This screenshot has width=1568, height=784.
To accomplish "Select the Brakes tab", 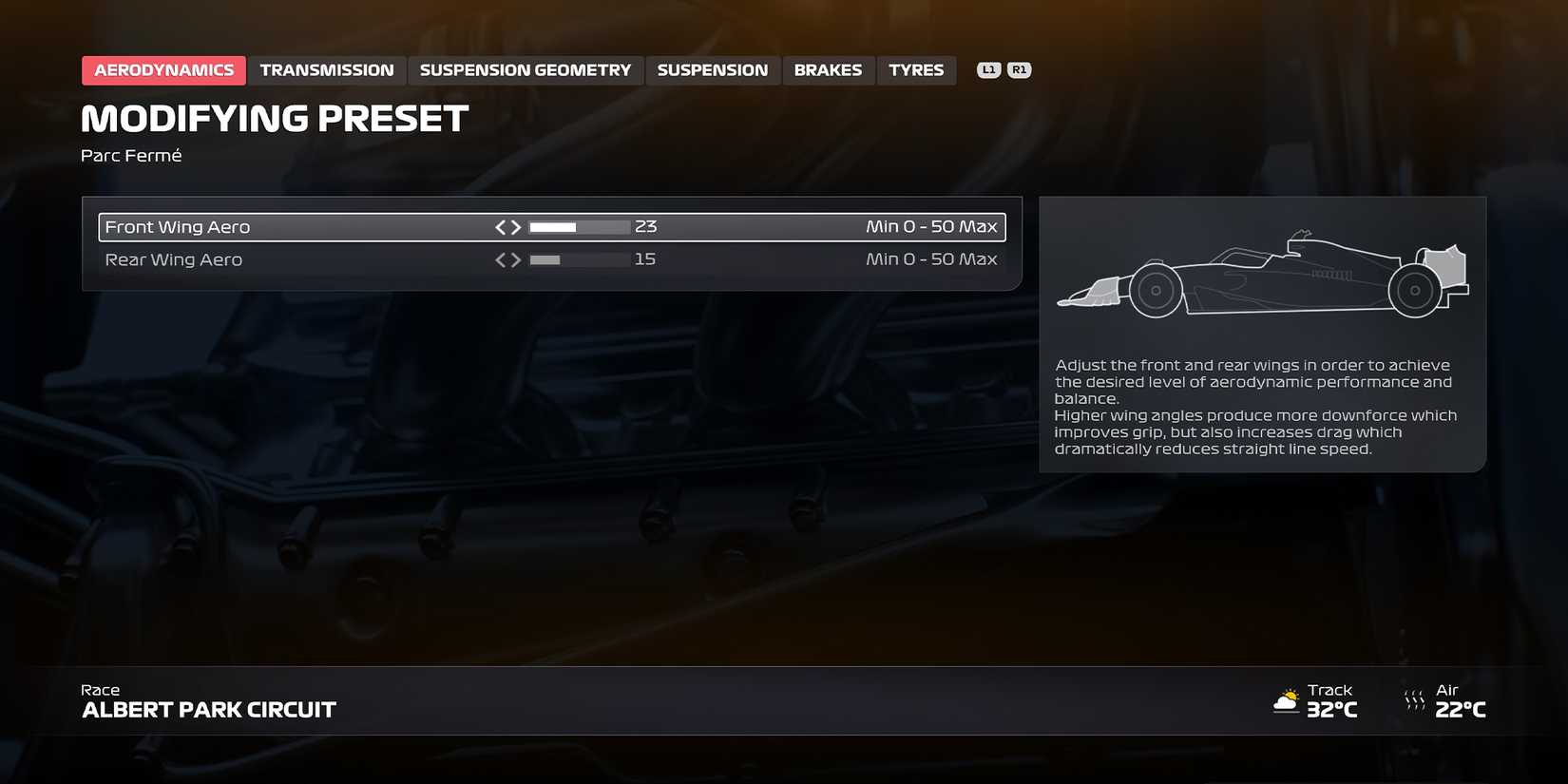I will click(828, 69).
